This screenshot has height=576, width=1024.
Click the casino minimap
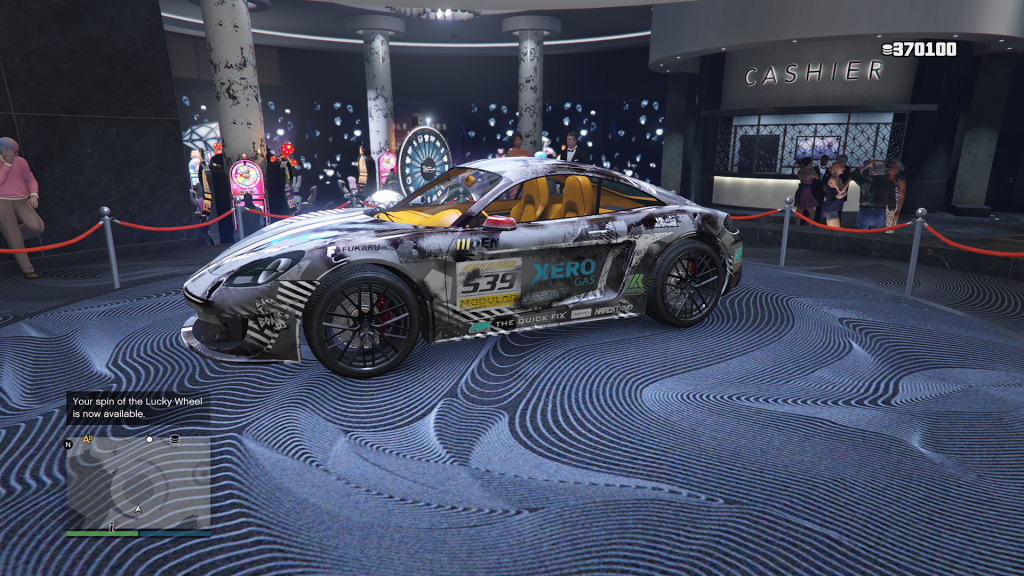138,483
